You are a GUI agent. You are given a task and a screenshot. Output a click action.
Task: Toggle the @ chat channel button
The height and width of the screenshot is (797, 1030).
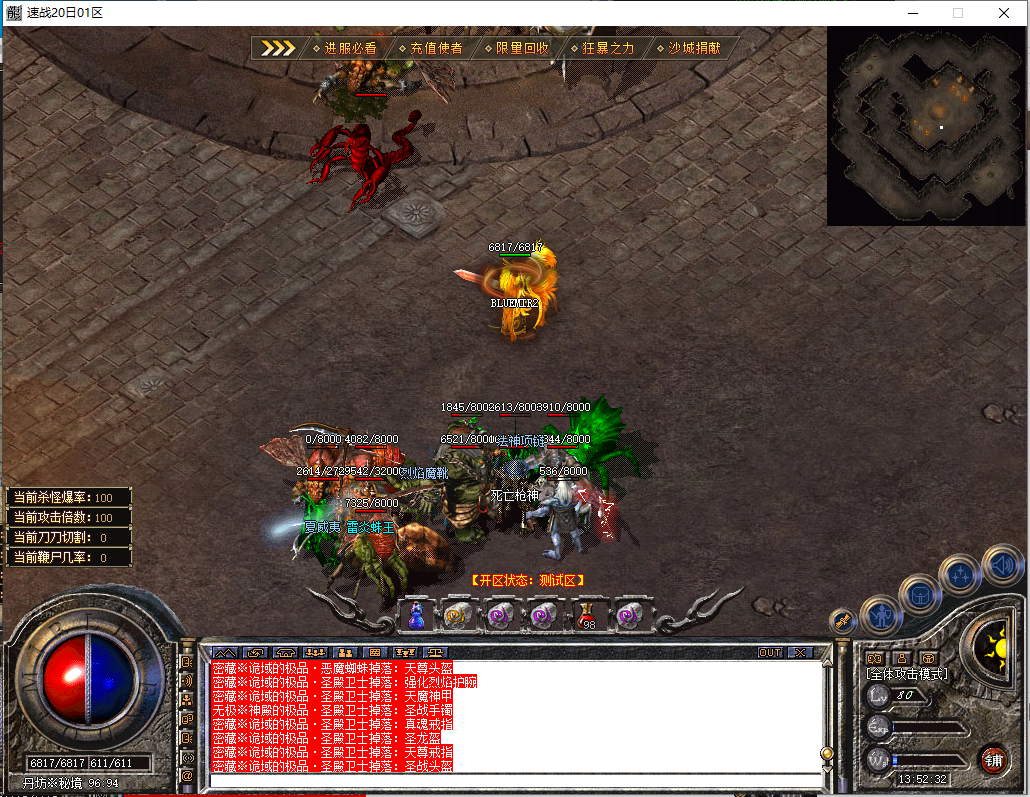[x=187, y=774]
